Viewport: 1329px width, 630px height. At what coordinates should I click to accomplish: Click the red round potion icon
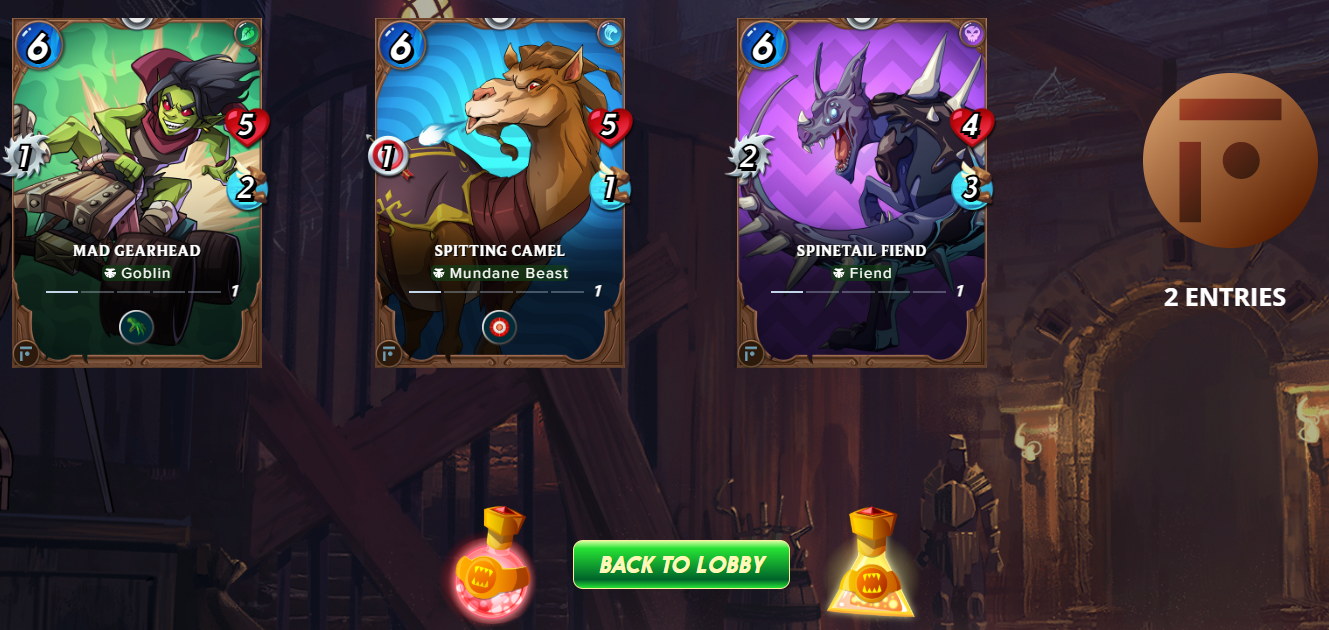492,567
